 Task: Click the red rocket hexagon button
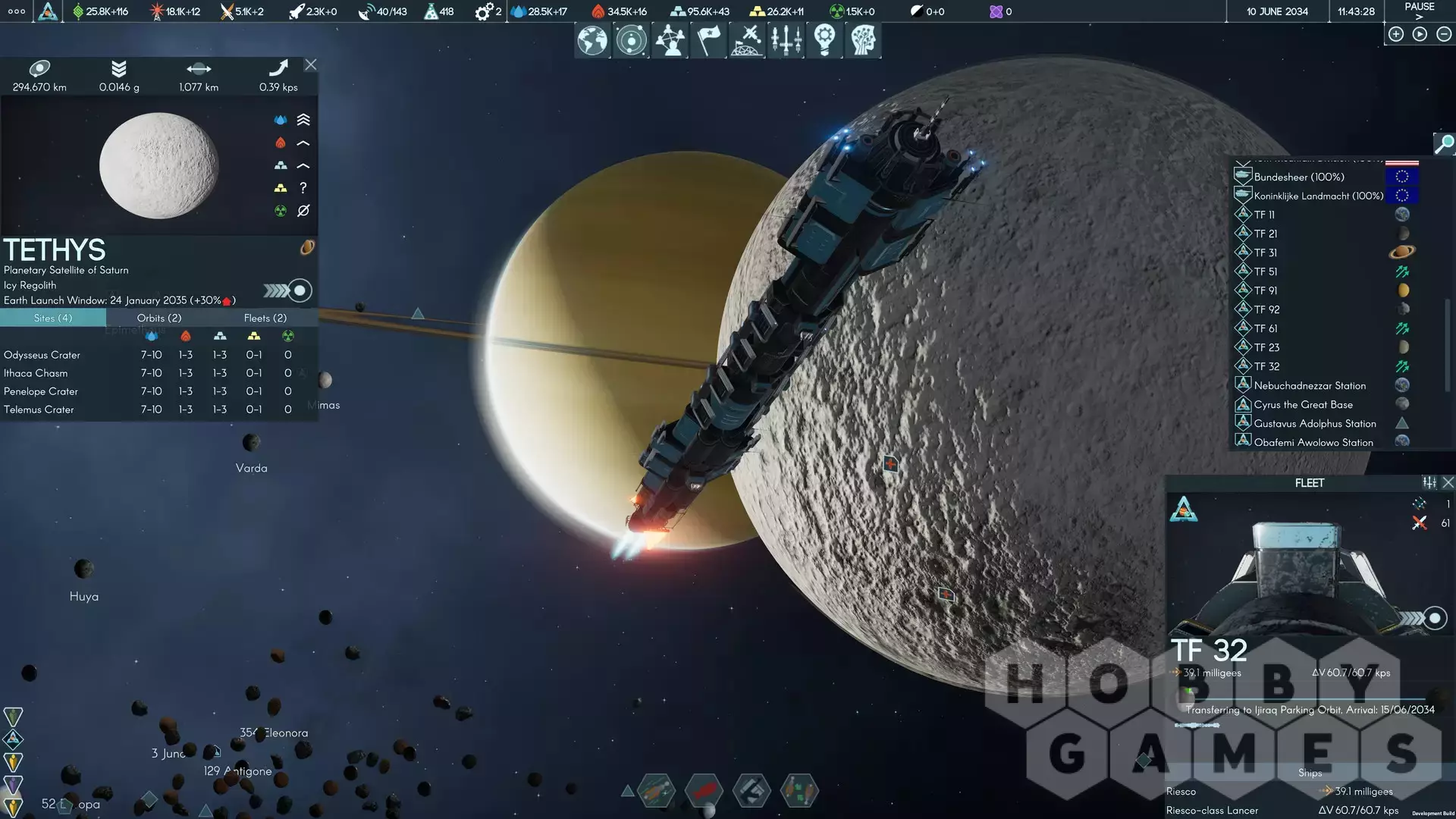click(704, 791)
